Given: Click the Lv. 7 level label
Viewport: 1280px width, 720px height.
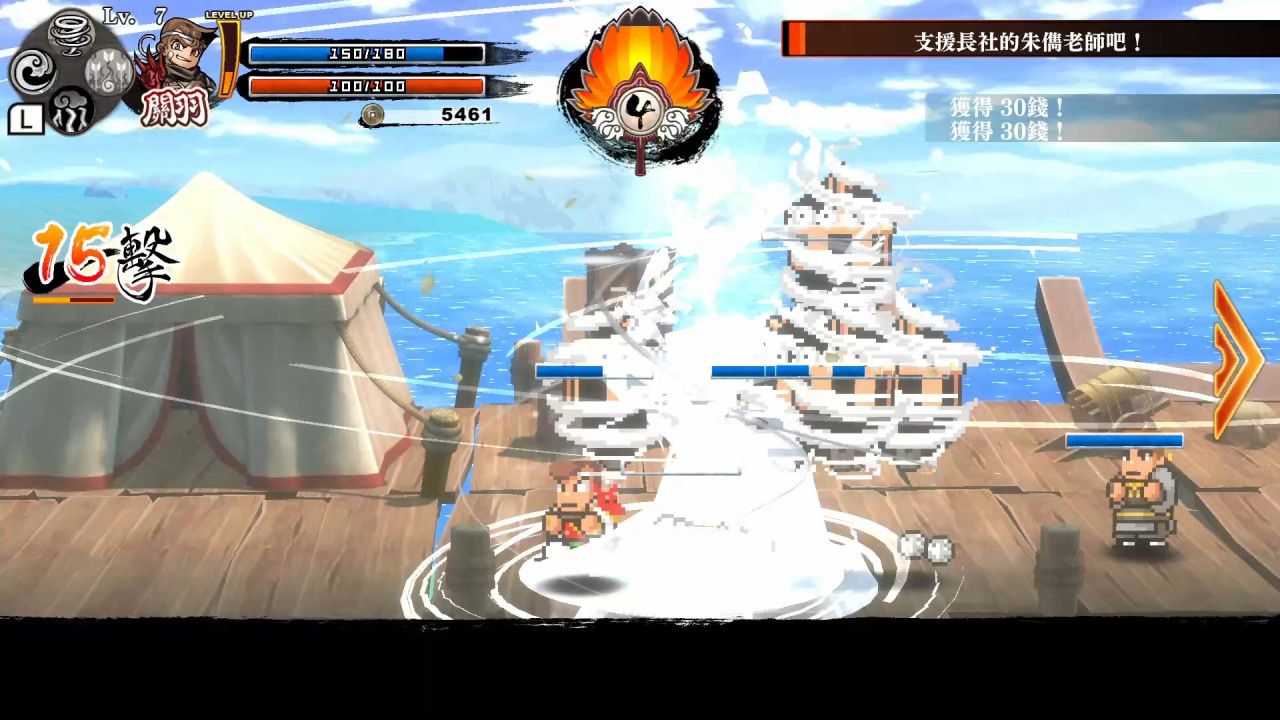Looking at the screenshot, I should coord(131,16).
